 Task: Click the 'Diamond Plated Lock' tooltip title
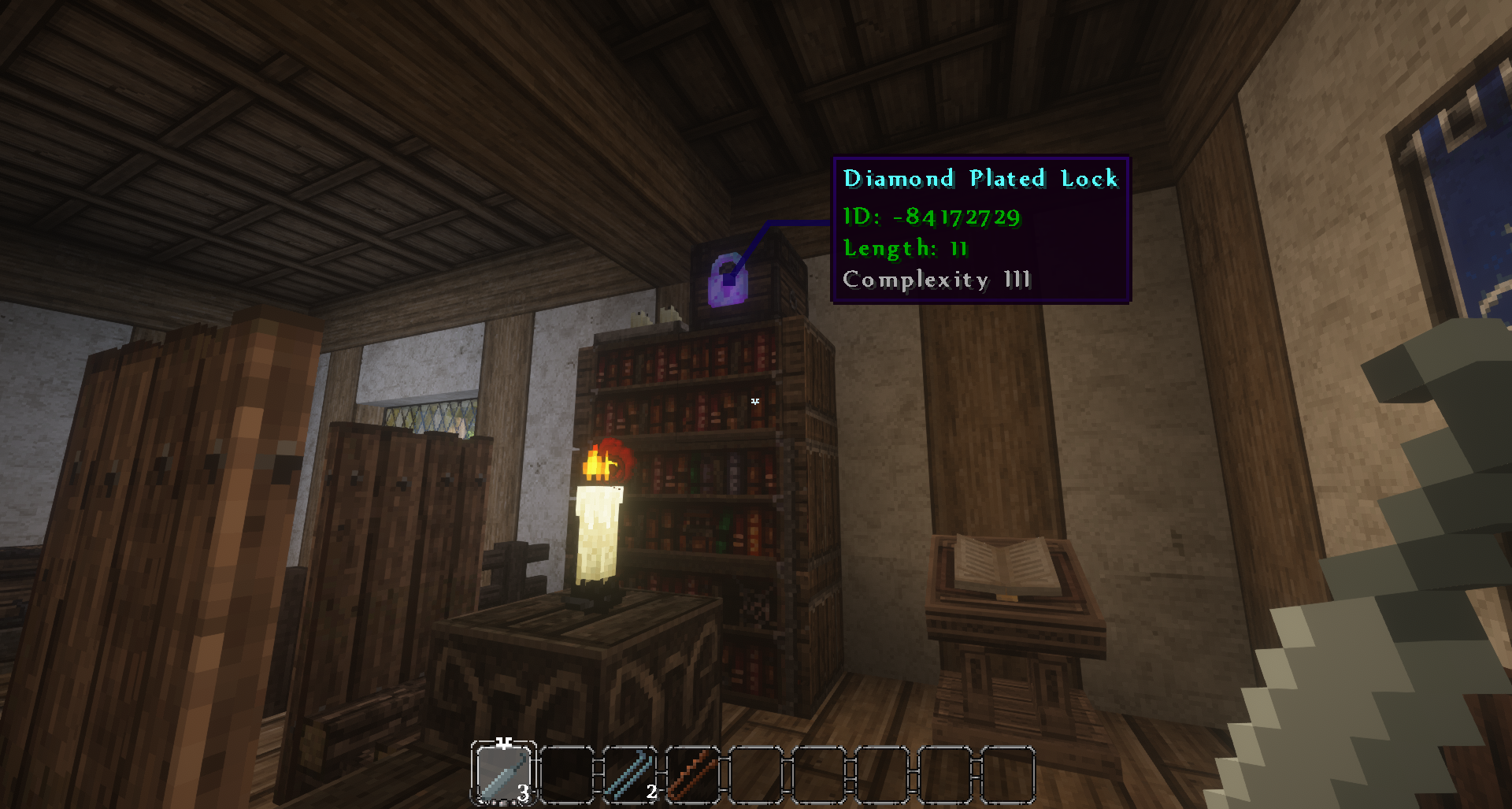[x=980, y=179]
